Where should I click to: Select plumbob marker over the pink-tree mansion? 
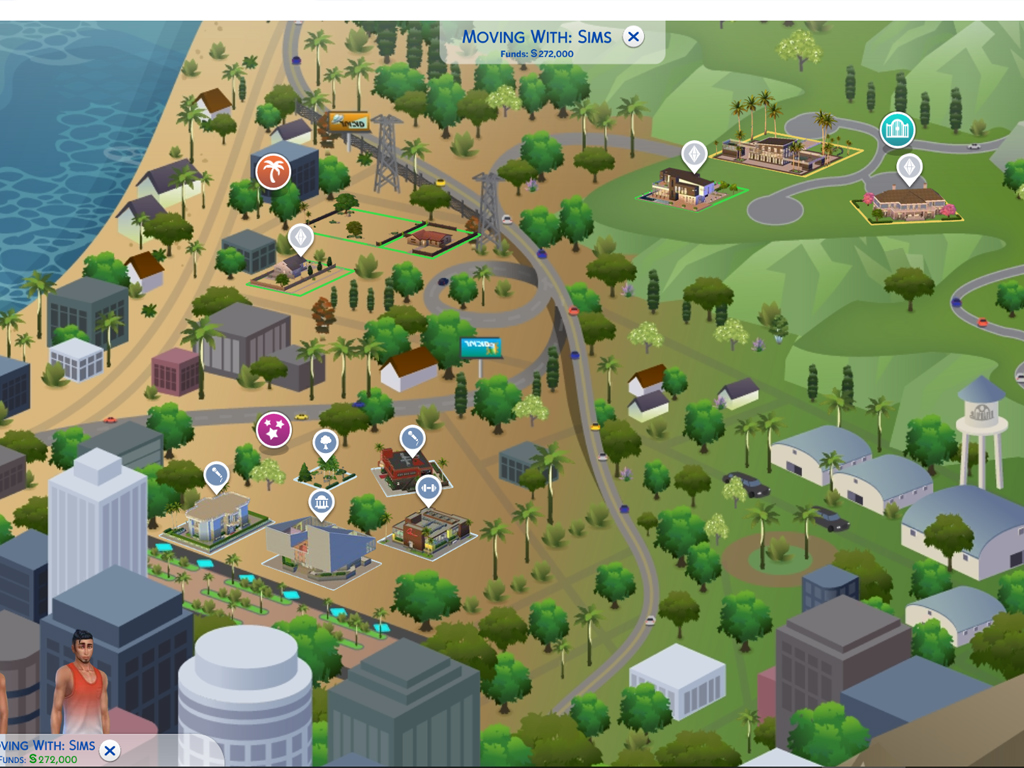(908, 167)
